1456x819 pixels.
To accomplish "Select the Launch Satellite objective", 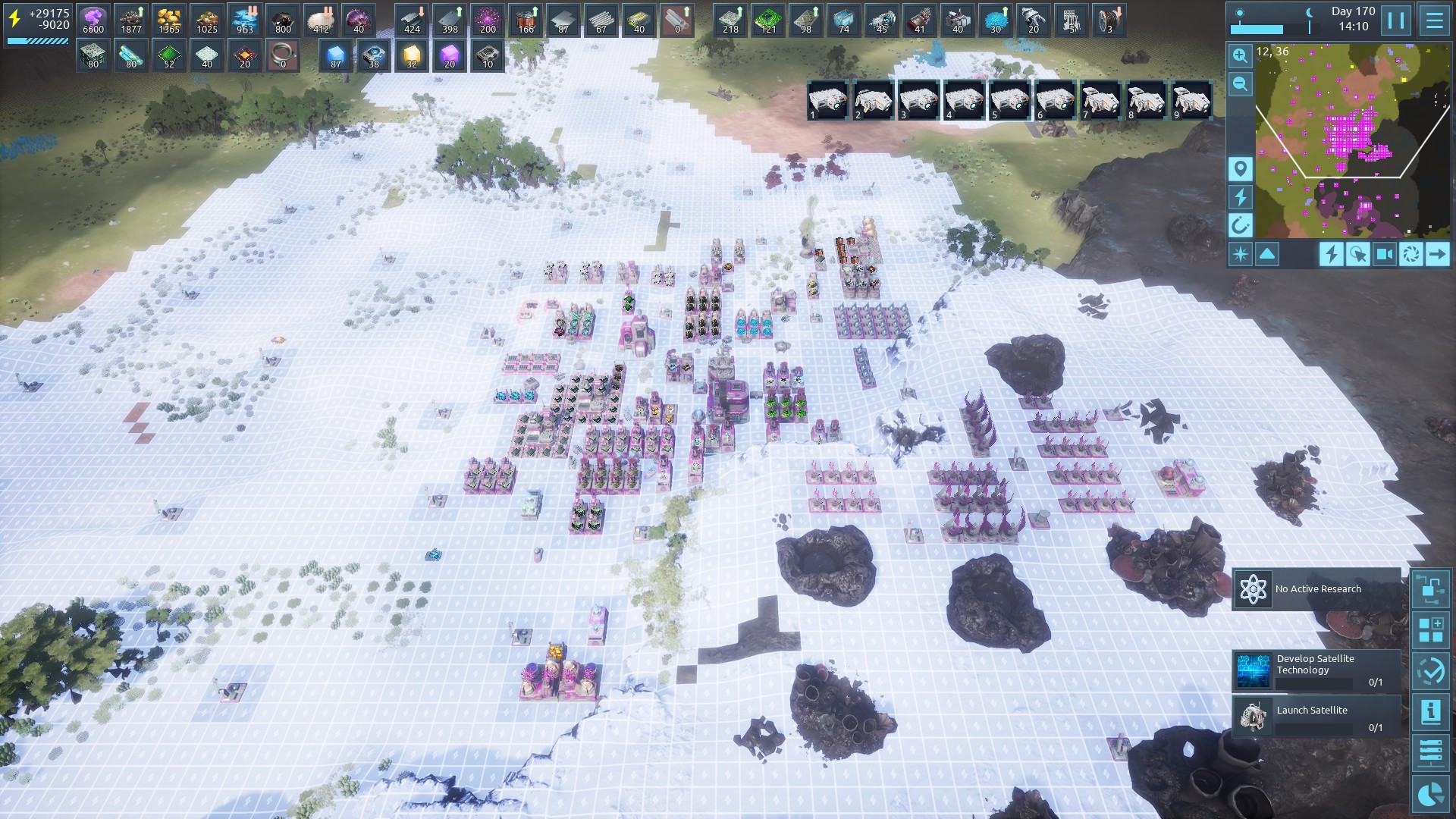I will (x=1316, y=717).
